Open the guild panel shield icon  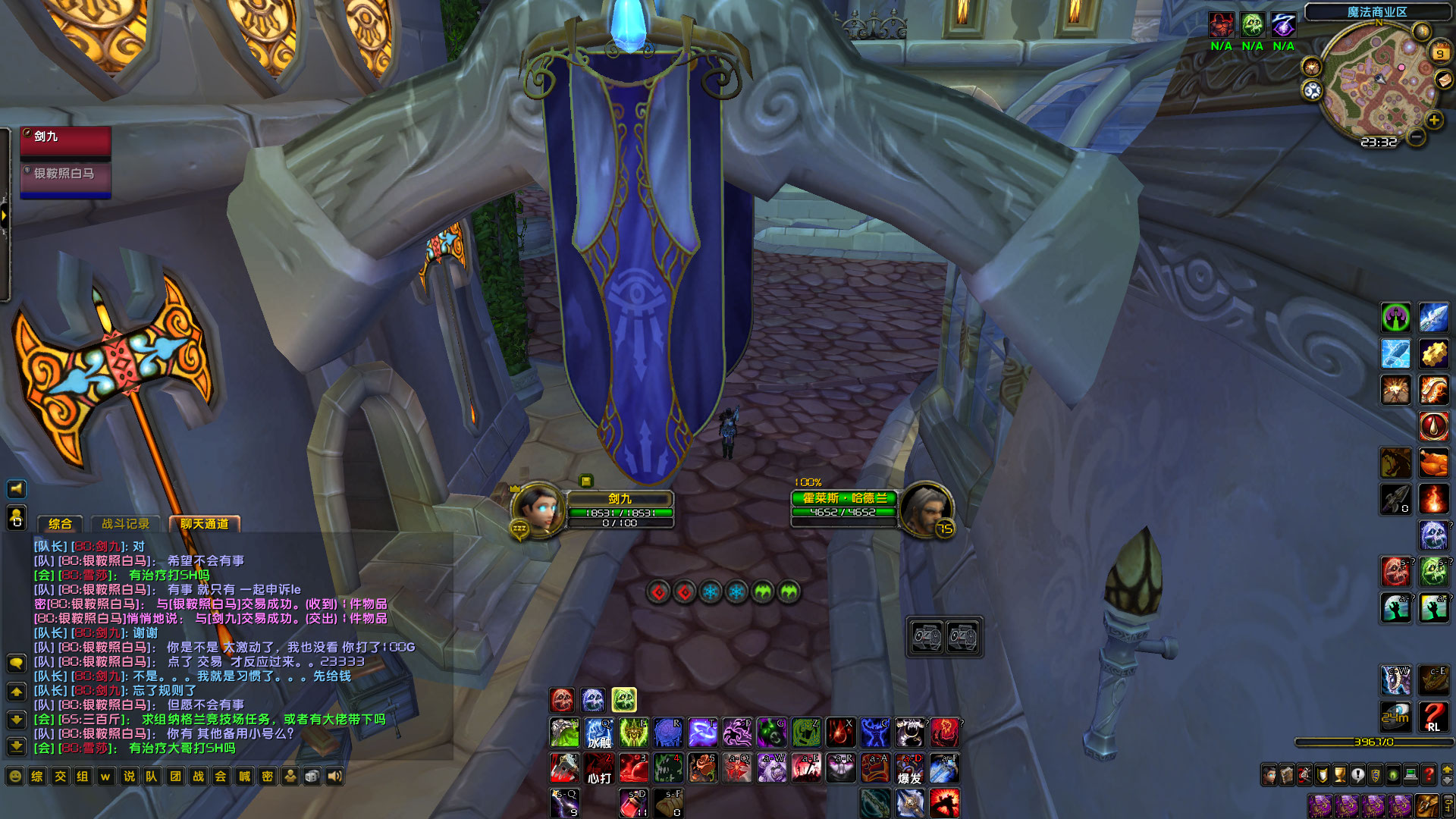1375,774
